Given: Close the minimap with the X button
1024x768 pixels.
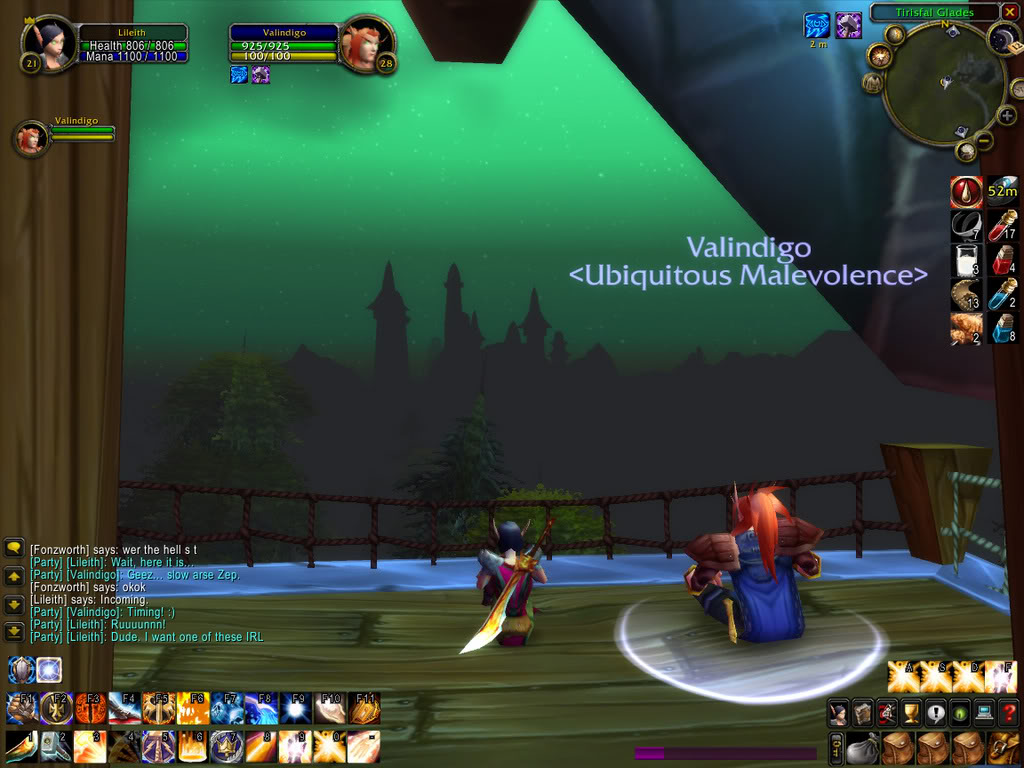Looking at the screenshot, I should coord(1010,13).
